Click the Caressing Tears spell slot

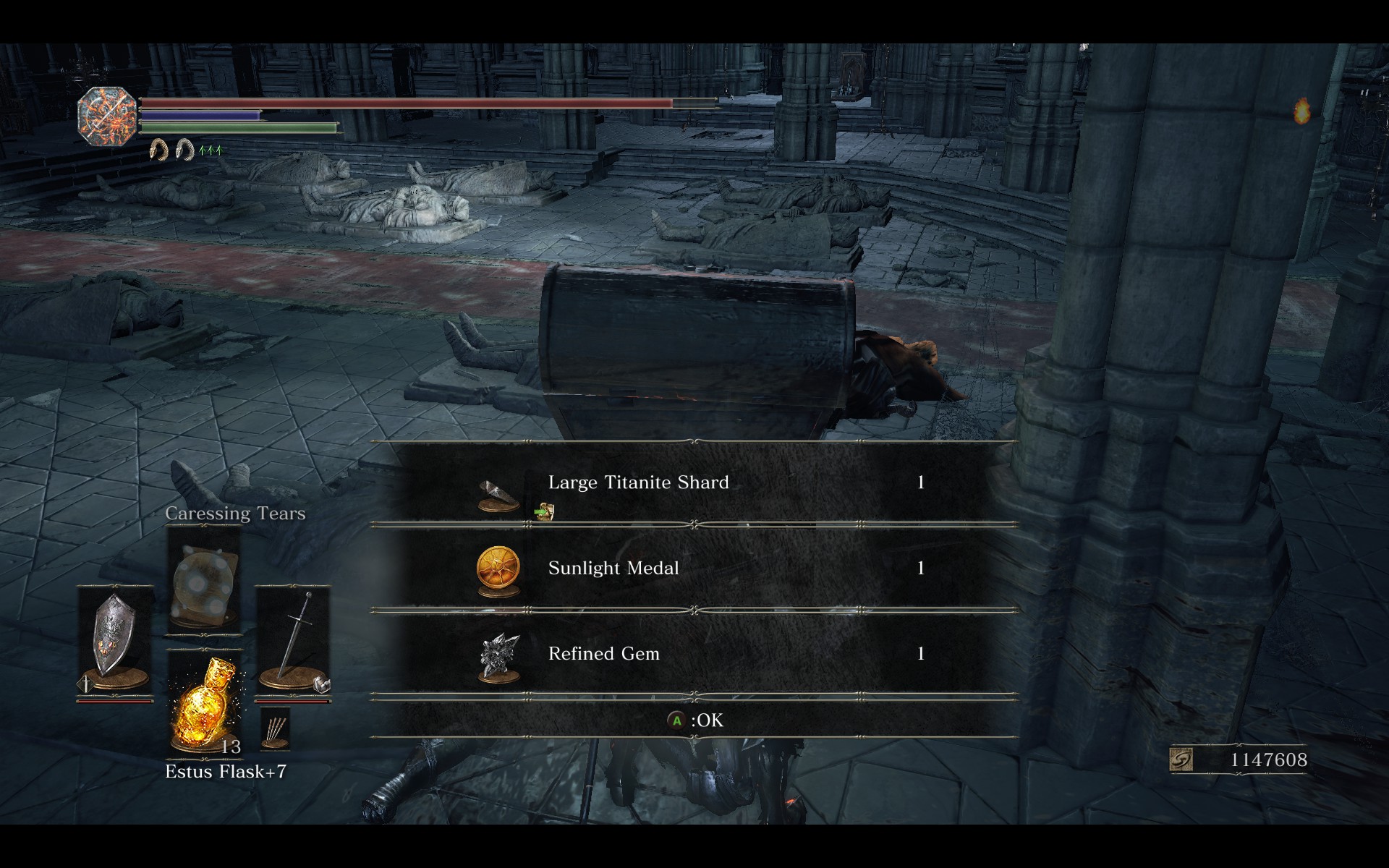[x=204, y=579]
